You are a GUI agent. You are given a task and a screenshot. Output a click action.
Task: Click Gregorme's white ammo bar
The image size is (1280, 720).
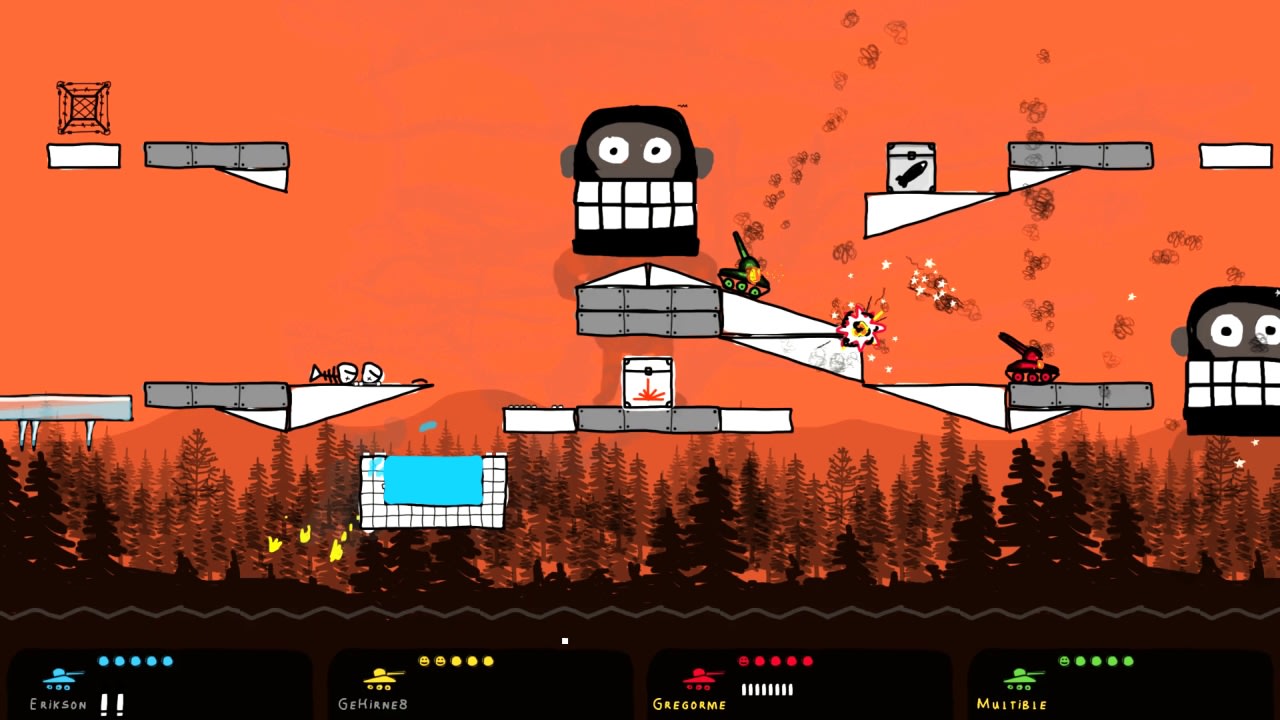[765, 688]
